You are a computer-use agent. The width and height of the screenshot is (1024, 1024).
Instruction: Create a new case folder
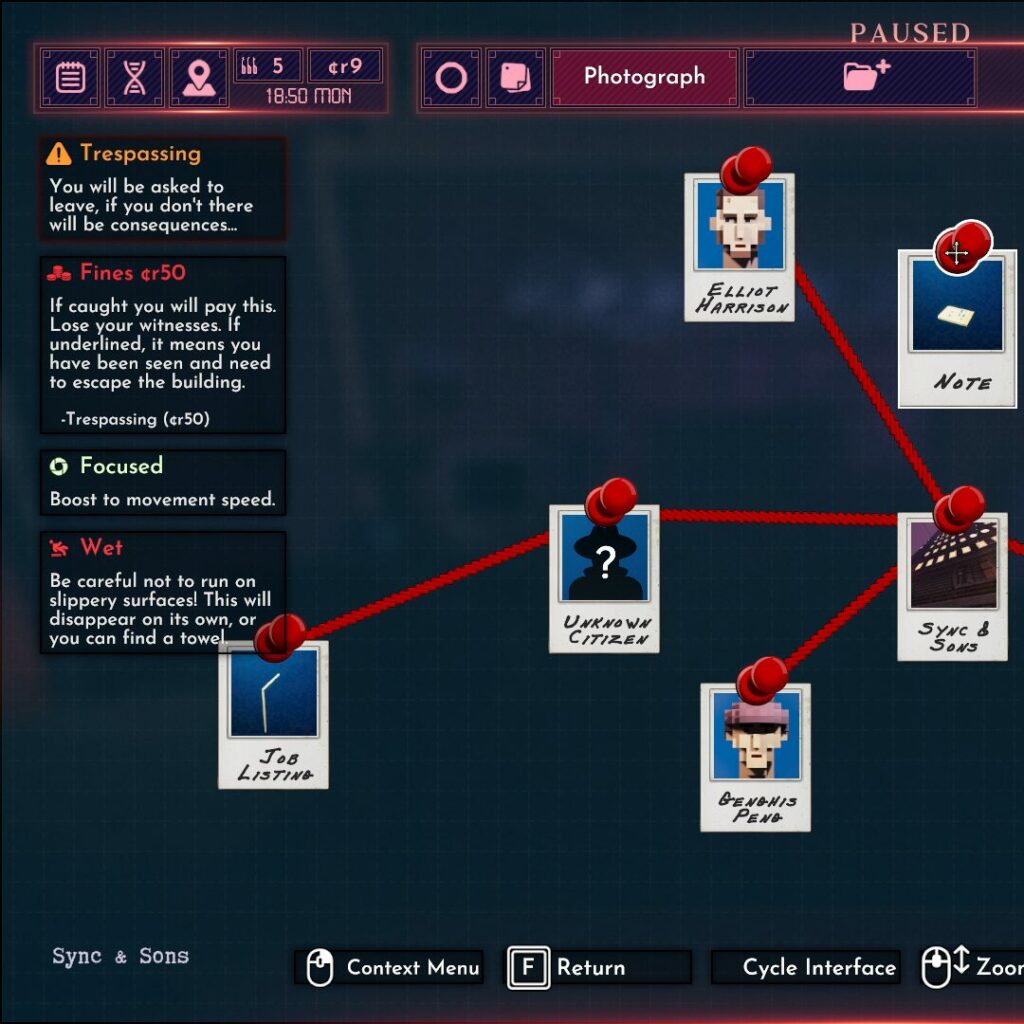pyautogui.click(x=860, y=77)
